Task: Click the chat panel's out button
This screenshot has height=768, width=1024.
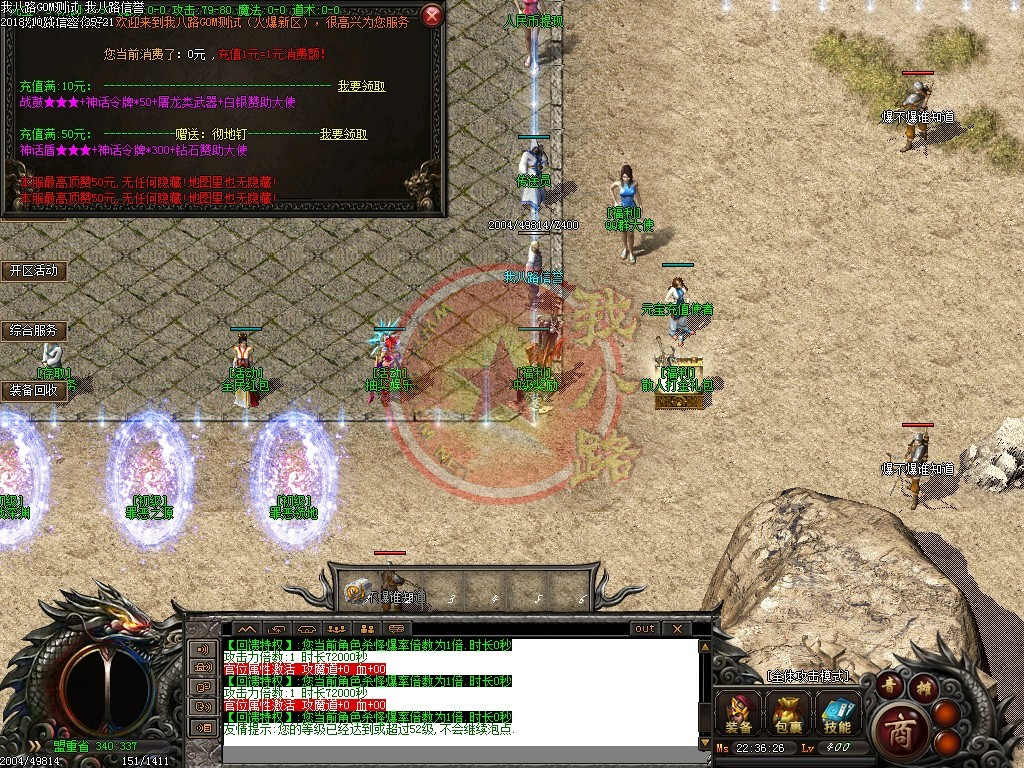Action: (x=645, y=629)
